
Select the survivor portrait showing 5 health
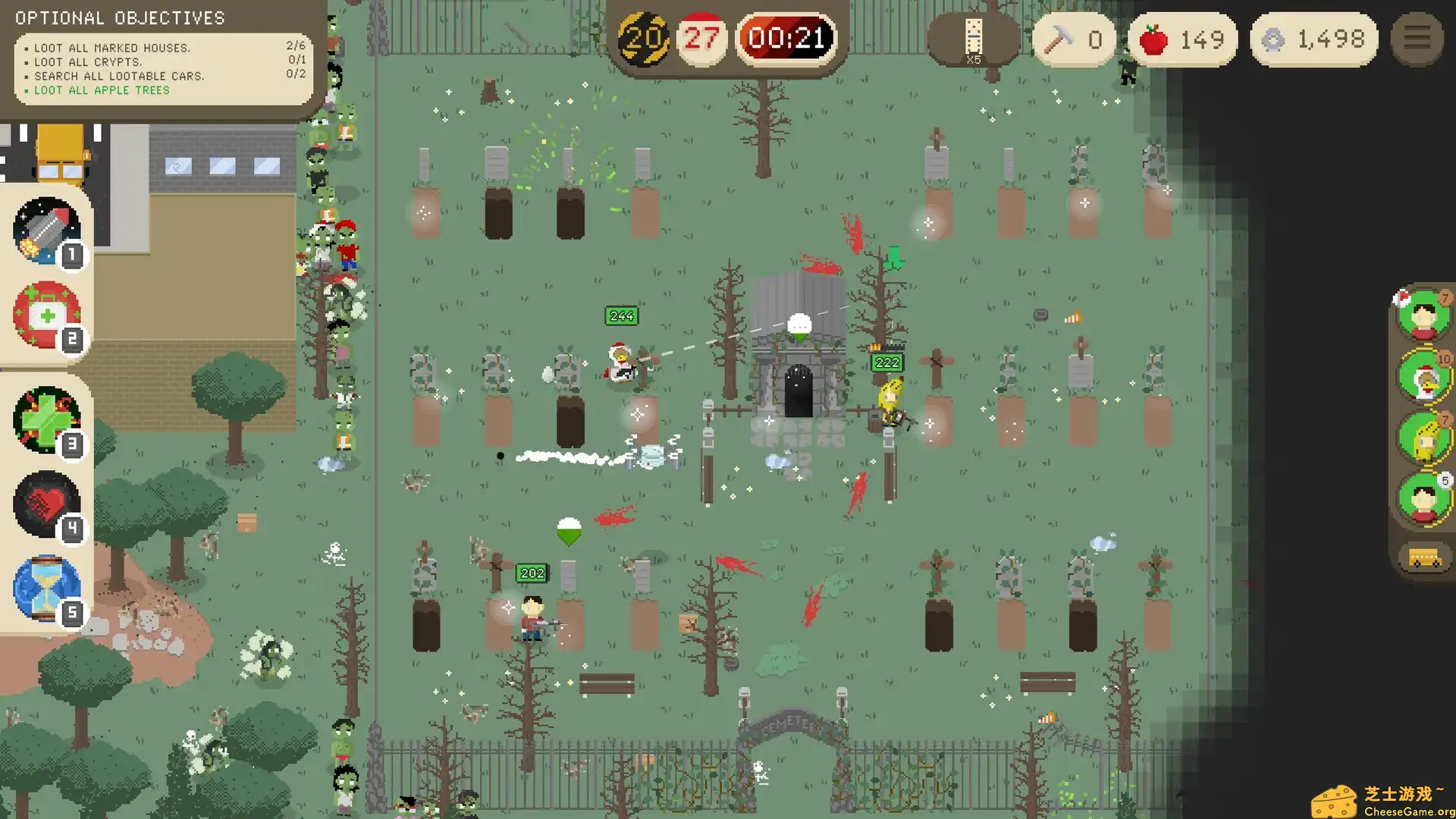click(x=1423, y=497)
